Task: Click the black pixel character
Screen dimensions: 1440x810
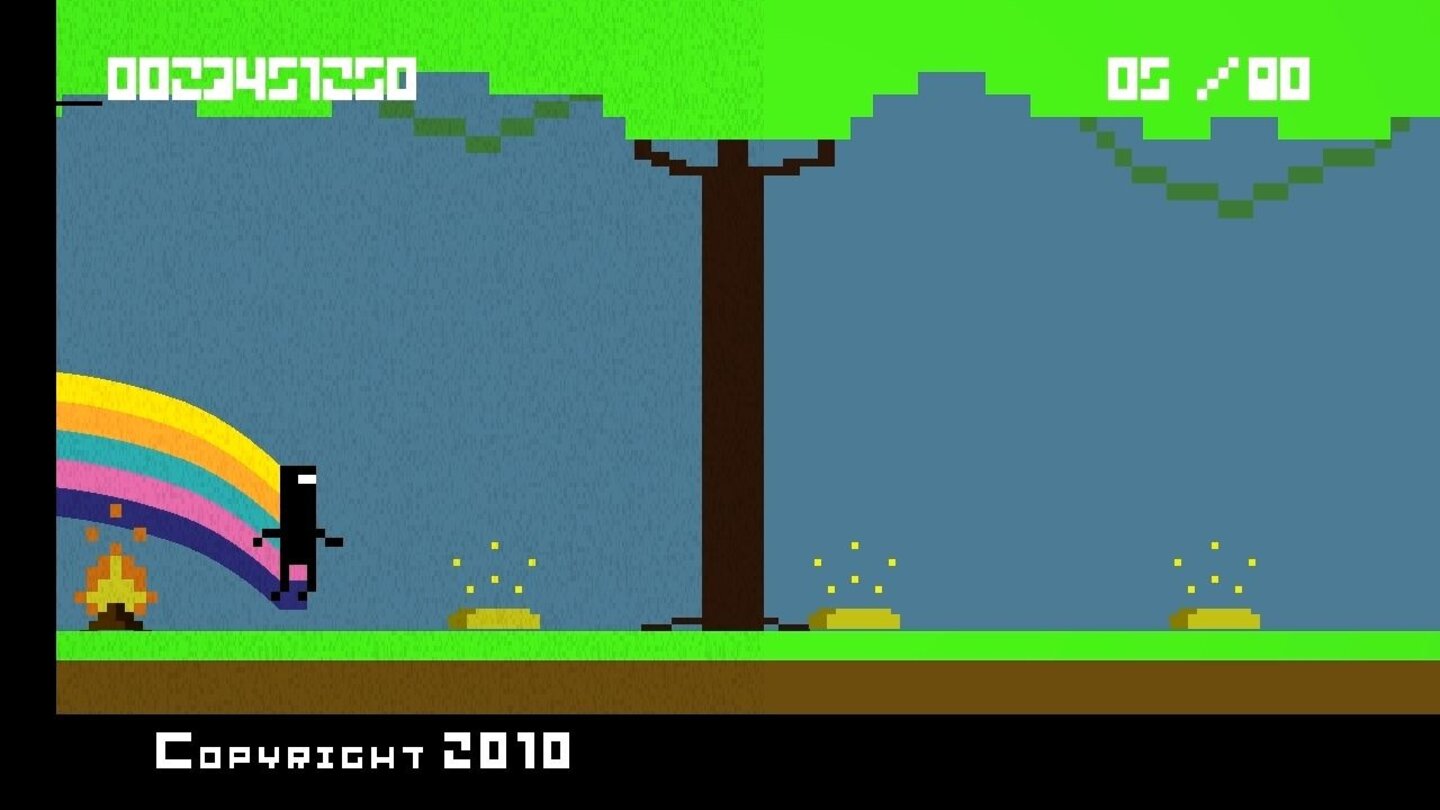Action: click(x=295, y=520)
